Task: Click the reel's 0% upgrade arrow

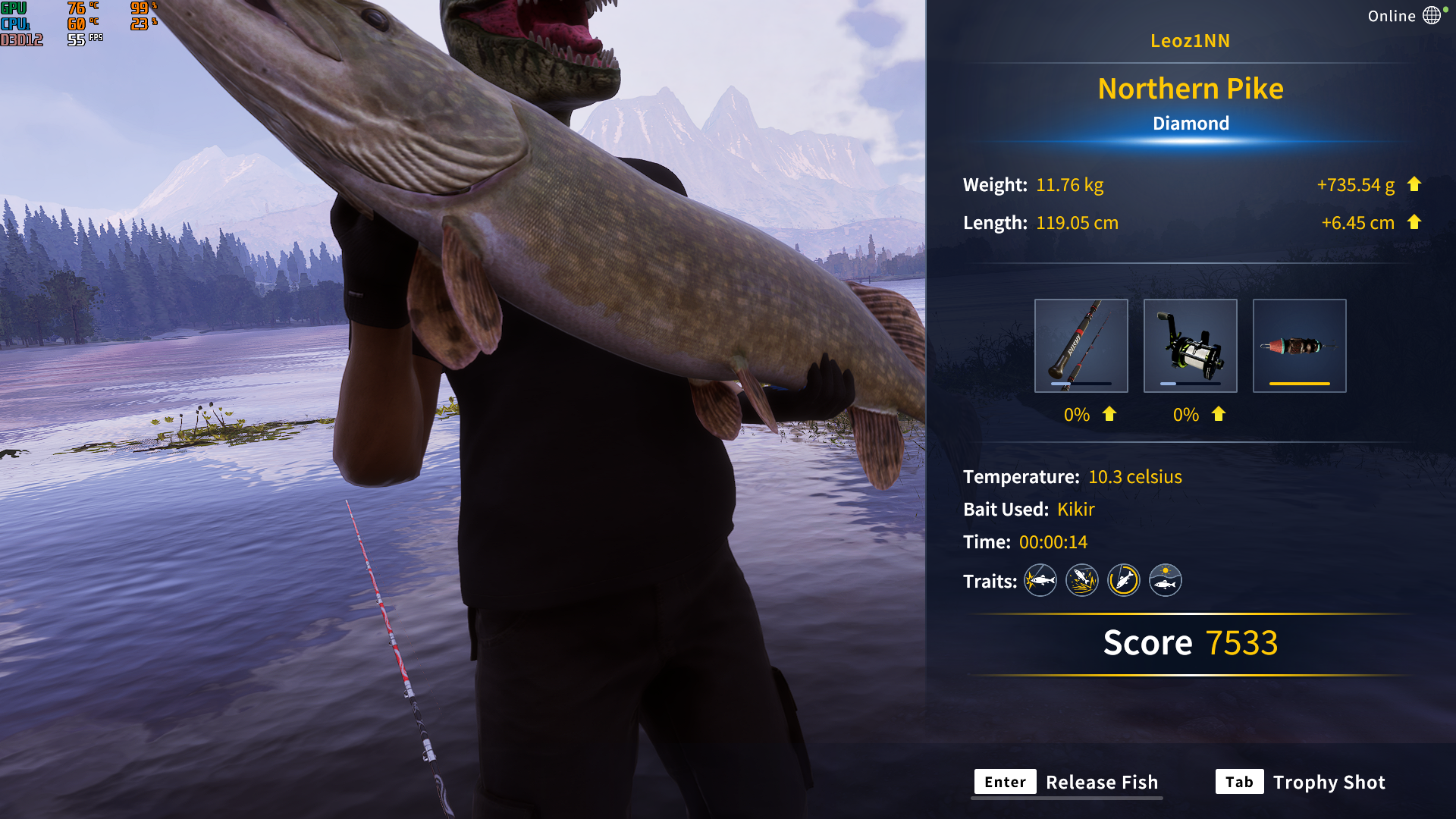Action: (x=1218, y=415)
